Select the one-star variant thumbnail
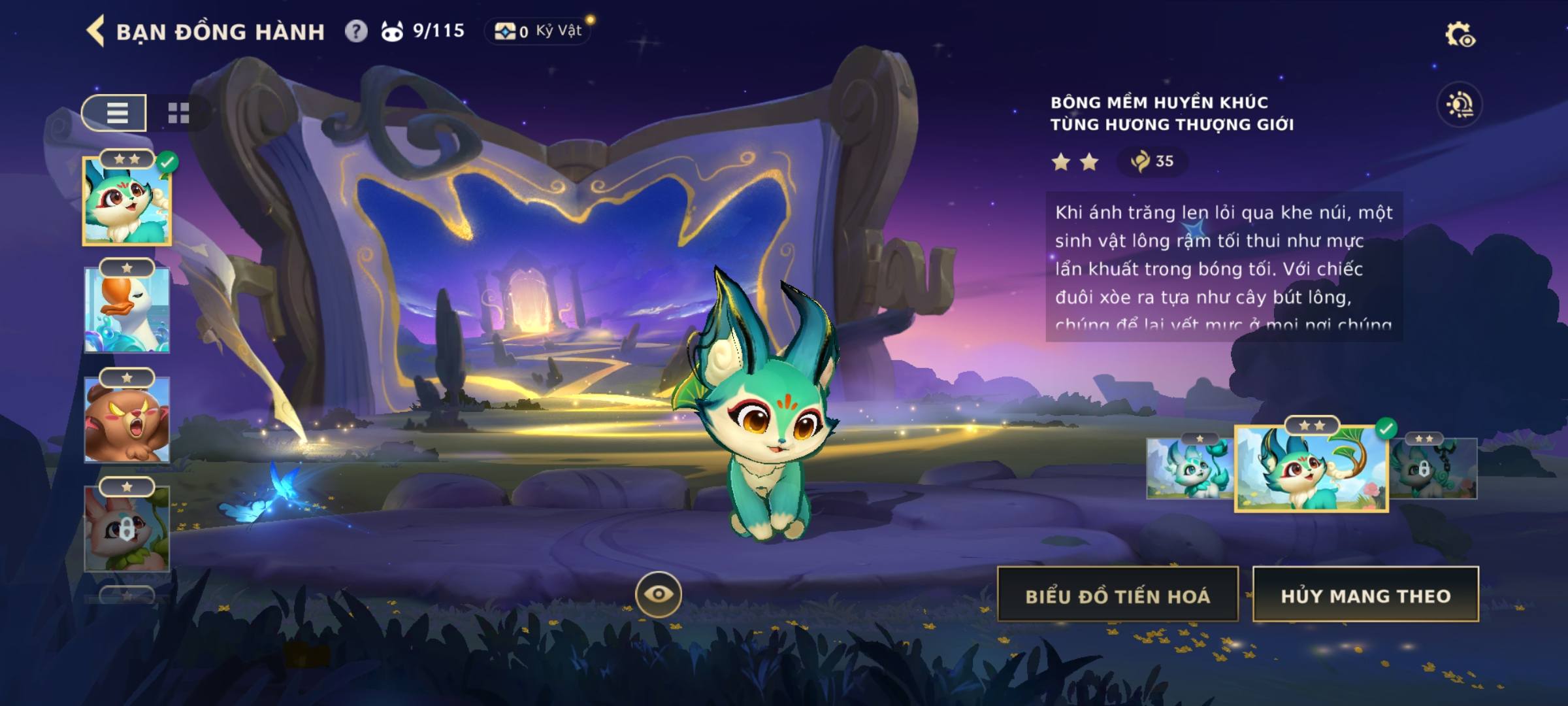Image resolution: width=1568 pixels, height=706 pixels. [1189, 469]
